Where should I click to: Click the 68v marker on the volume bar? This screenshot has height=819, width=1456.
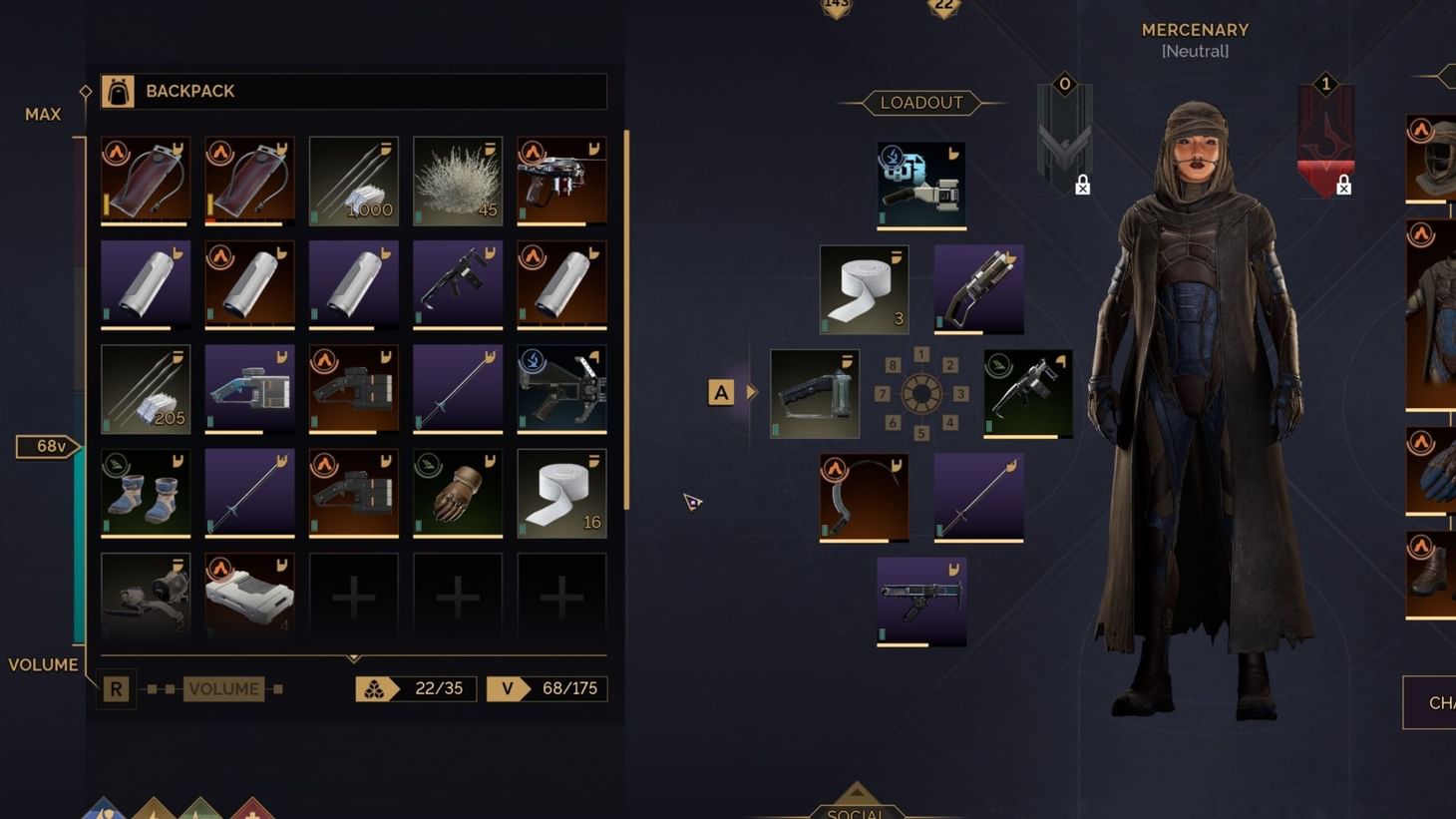(x=48, y=446)
